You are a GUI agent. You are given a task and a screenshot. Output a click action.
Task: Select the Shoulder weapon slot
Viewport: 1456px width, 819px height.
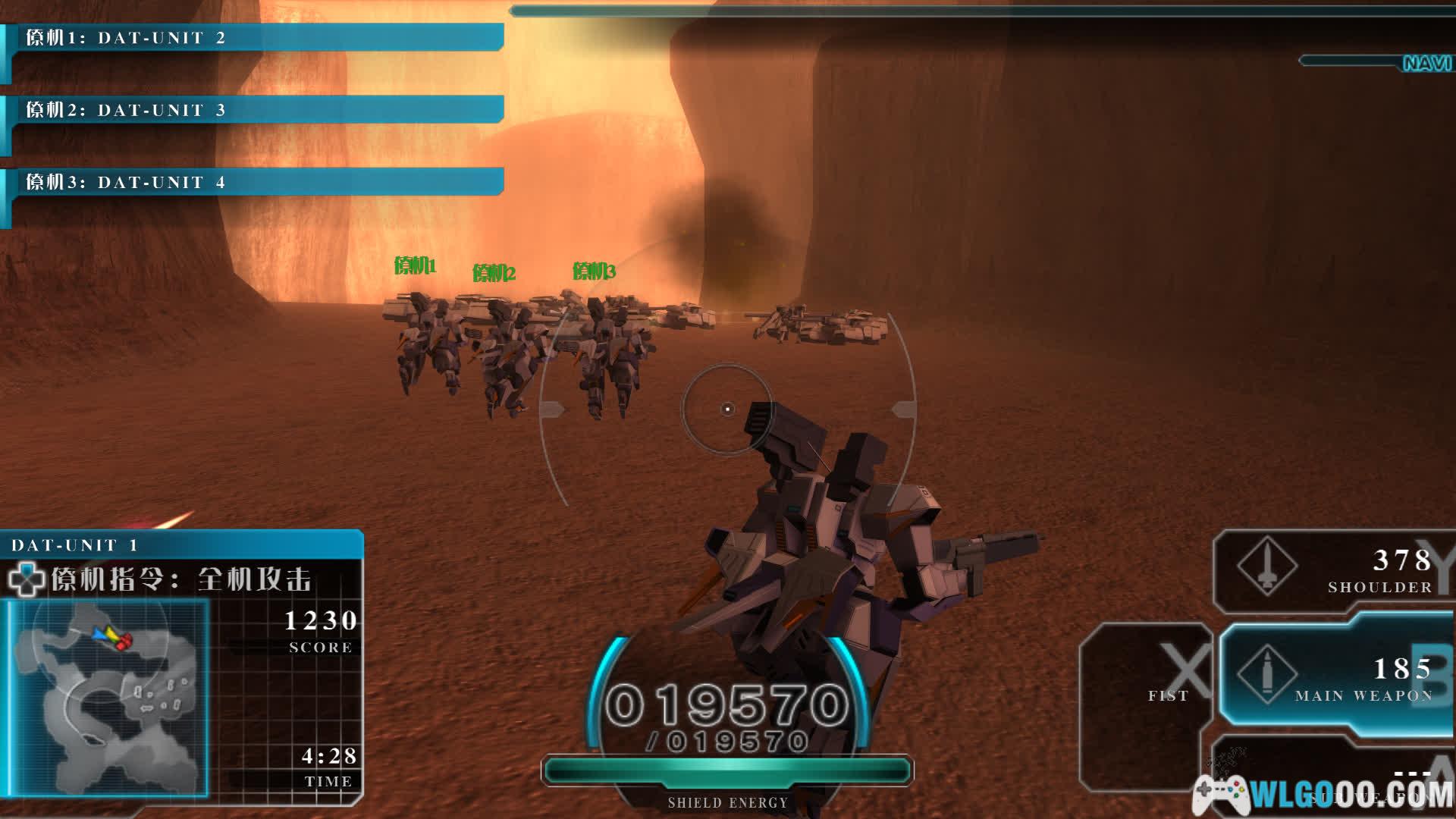(x=1335, y=570)
